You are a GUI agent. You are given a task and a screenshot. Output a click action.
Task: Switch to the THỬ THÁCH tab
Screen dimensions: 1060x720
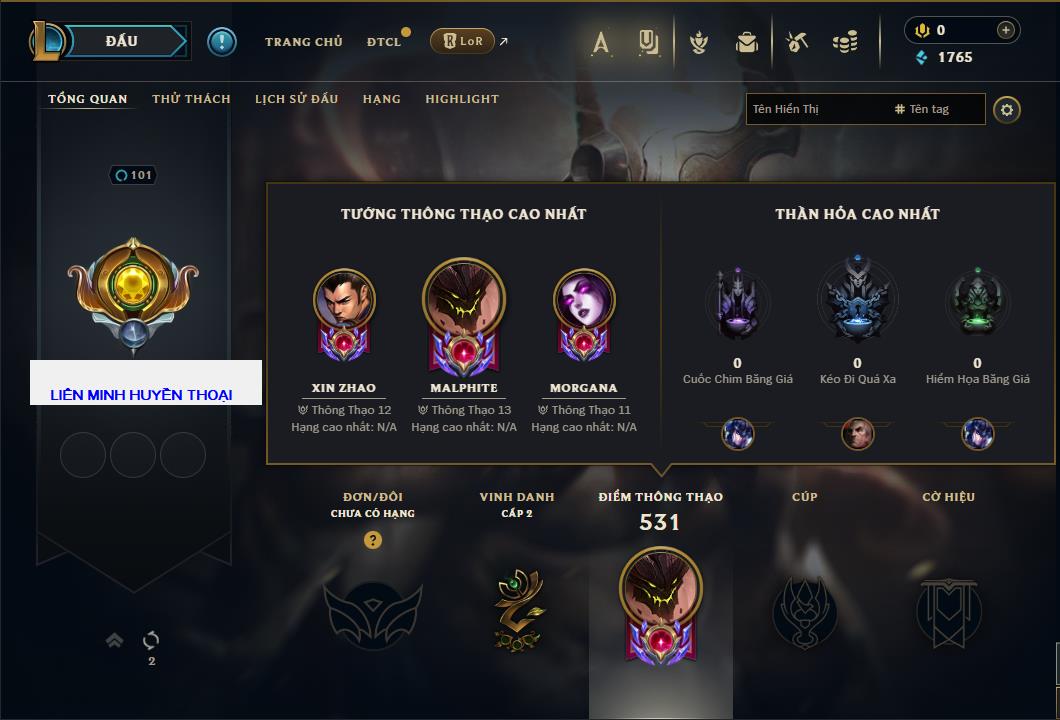click(191, 99)
